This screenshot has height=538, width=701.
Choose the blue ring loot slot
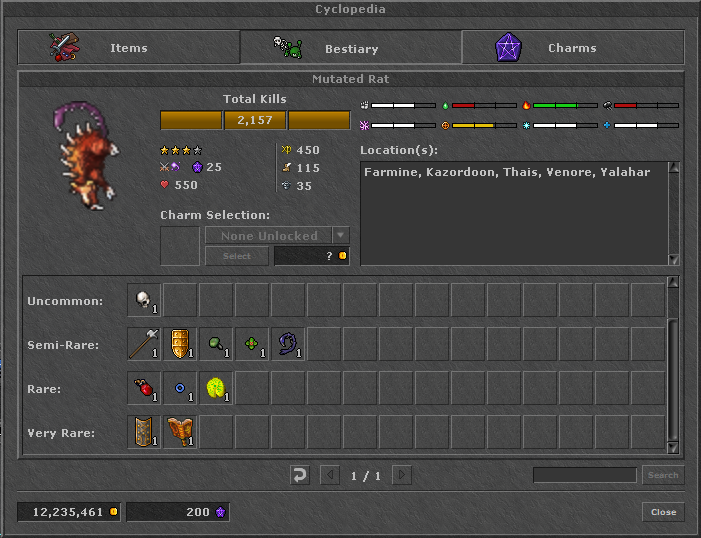(180, 389)
